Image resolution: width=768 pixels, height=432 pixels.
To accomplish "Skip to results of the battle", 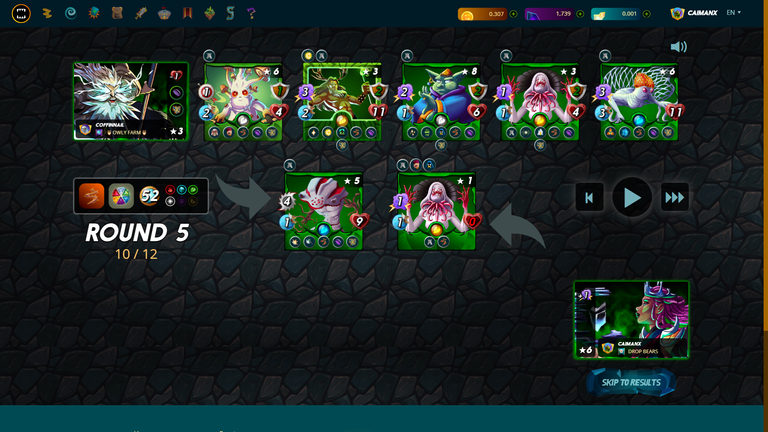I will pyautogui.click(x=631, y=382).
